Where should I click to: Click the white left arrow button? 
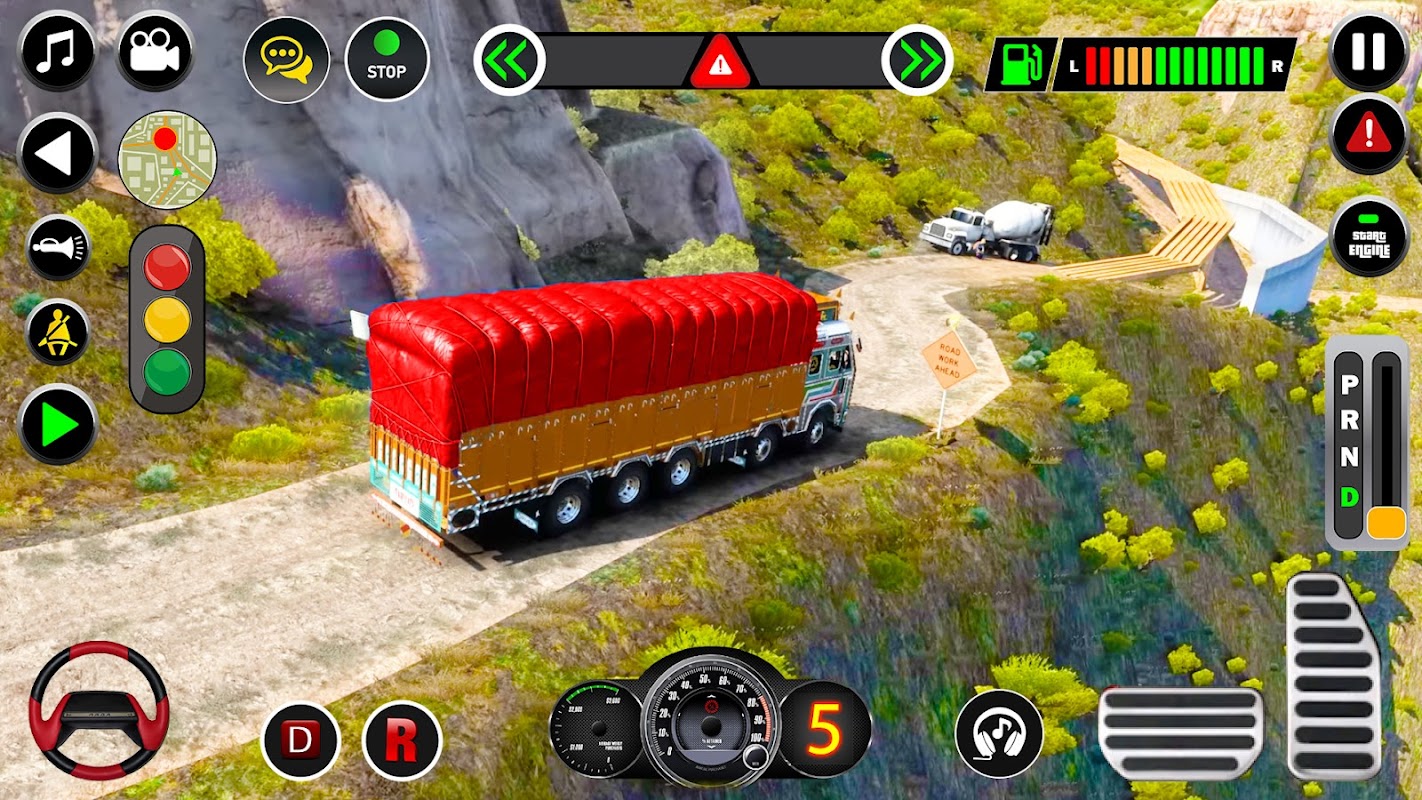coord(57,153)
